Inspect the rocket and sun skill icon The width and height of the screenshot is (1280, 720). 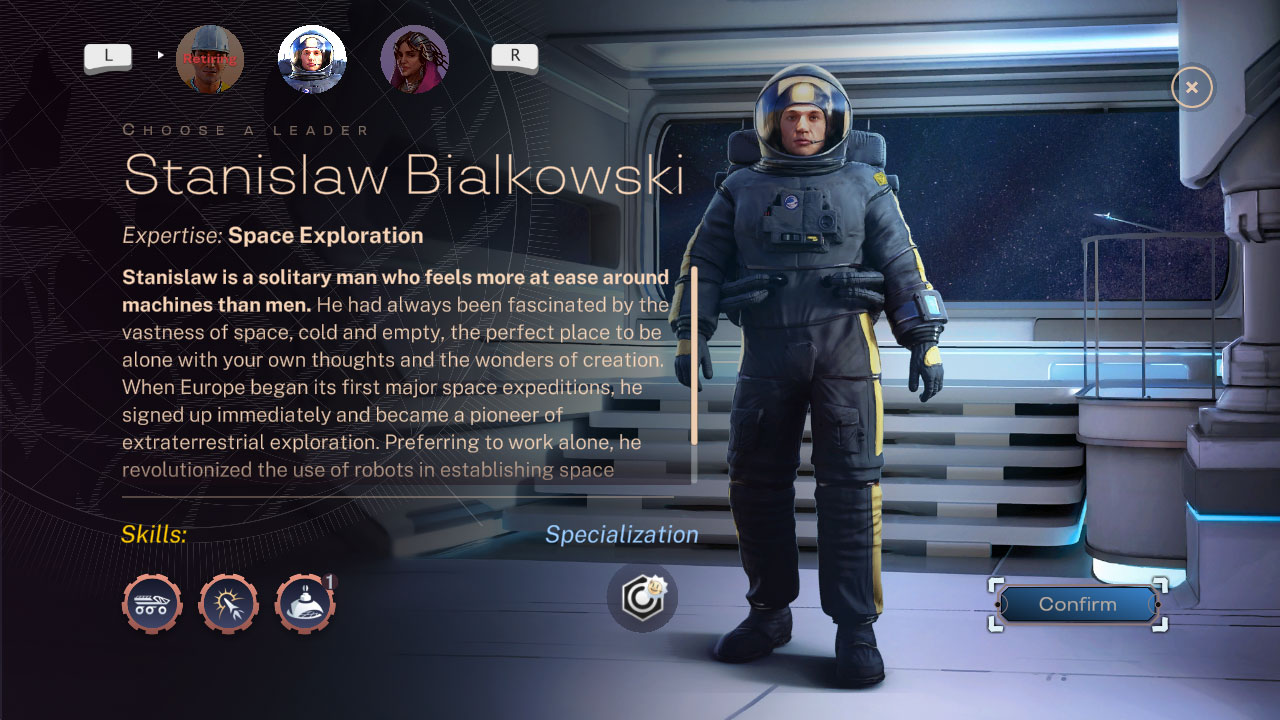(229, 604)
